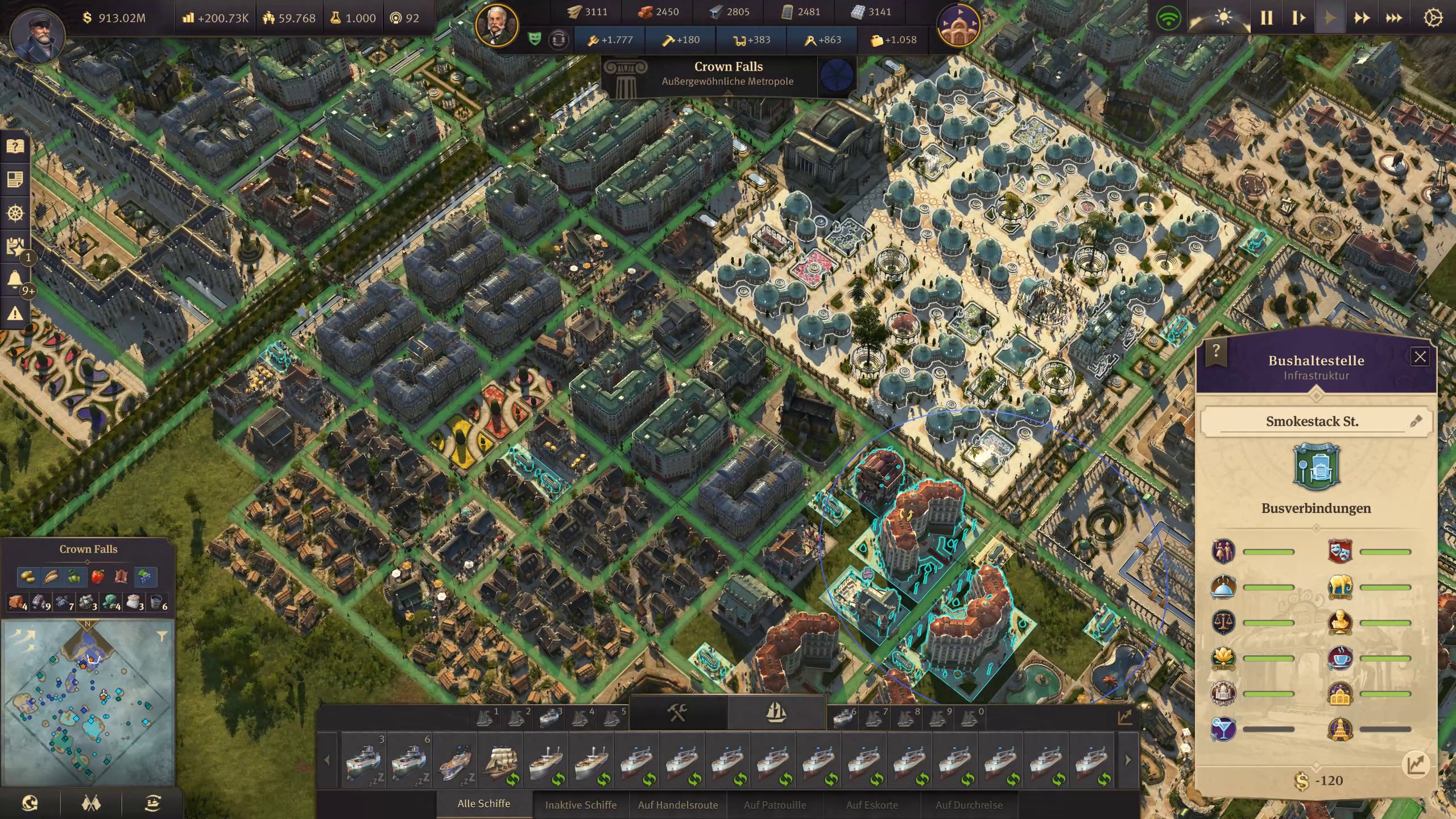Open the build menu with hammer icon
The height and width of the screenshot is (819, 1456).
click(677, 713)
